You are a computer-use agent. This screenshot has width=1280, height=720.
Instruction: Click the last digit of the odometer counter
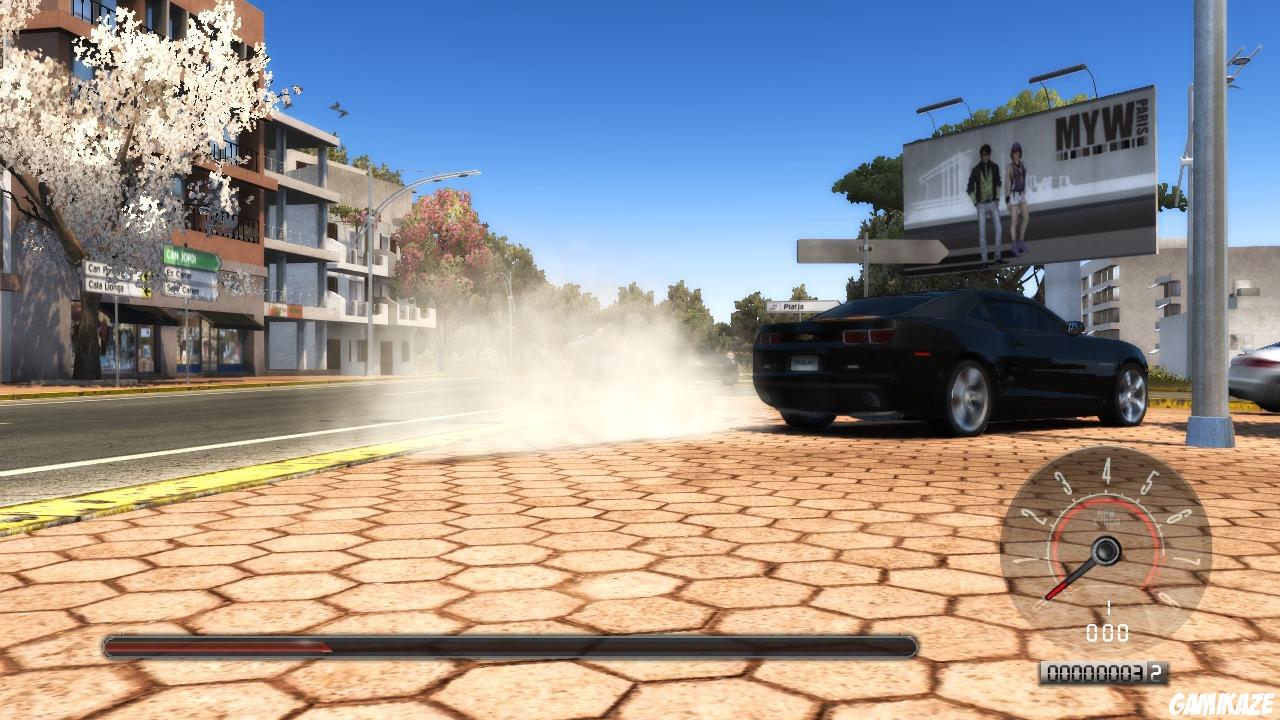click(x=1155, y=671)
